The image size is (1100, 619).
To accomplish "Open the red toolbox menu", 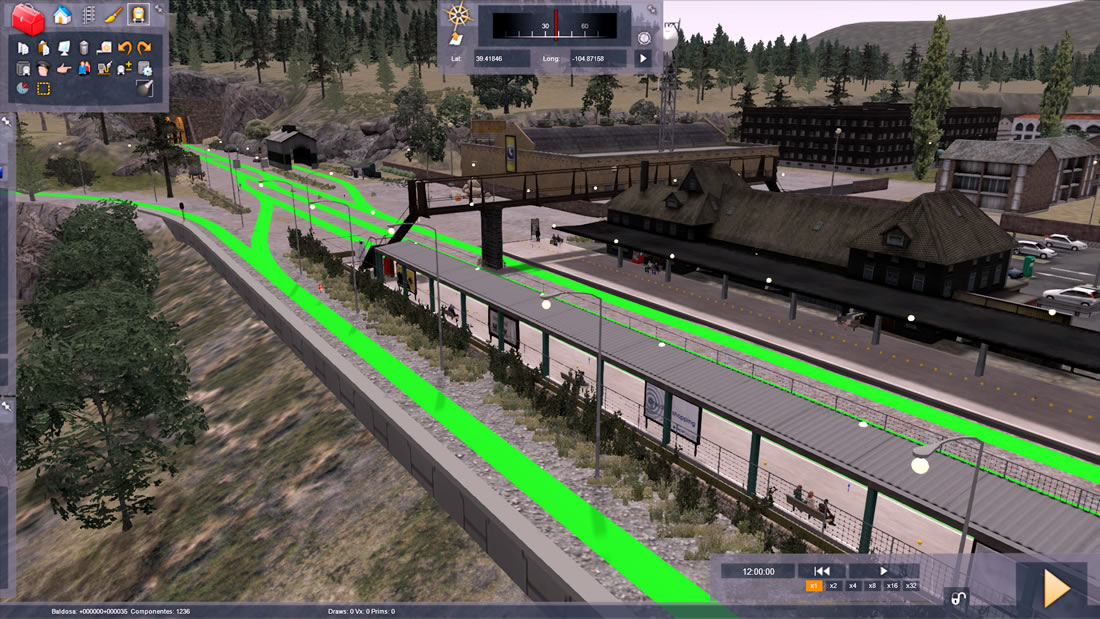I will coord(28,17).
